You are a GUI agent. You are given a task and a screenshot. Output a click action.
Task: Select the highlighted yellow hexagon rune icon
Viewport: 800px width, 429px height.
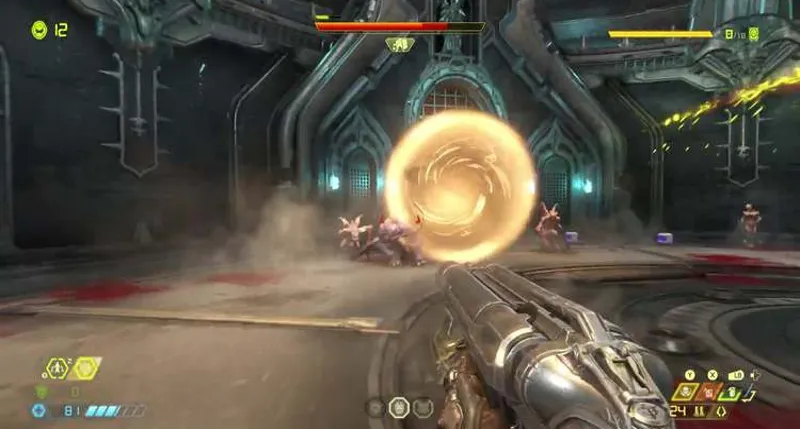click(x=86, y=368)
